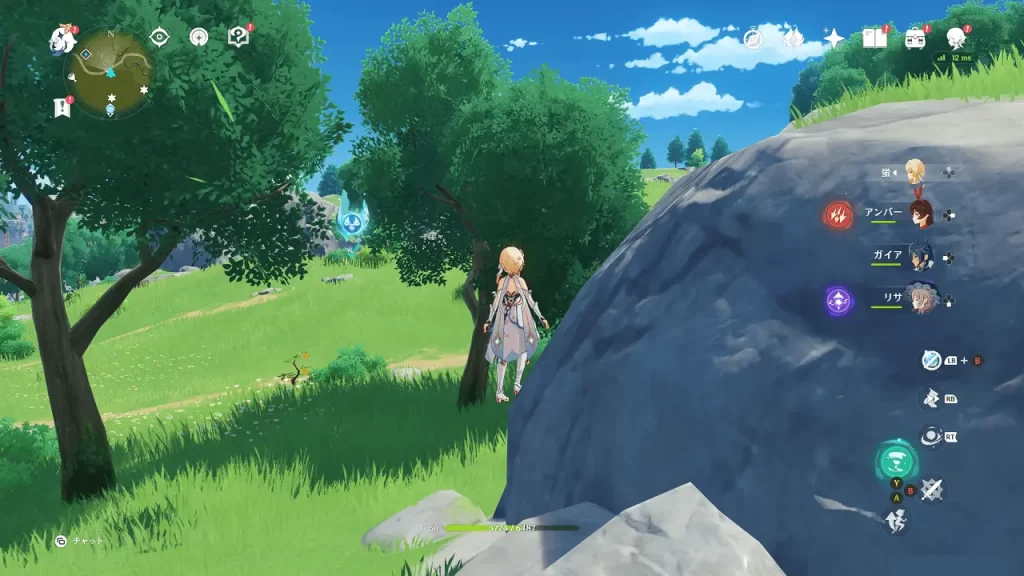
Task: Open the battle pass winged emblem icon
Action: coord(793,38)
